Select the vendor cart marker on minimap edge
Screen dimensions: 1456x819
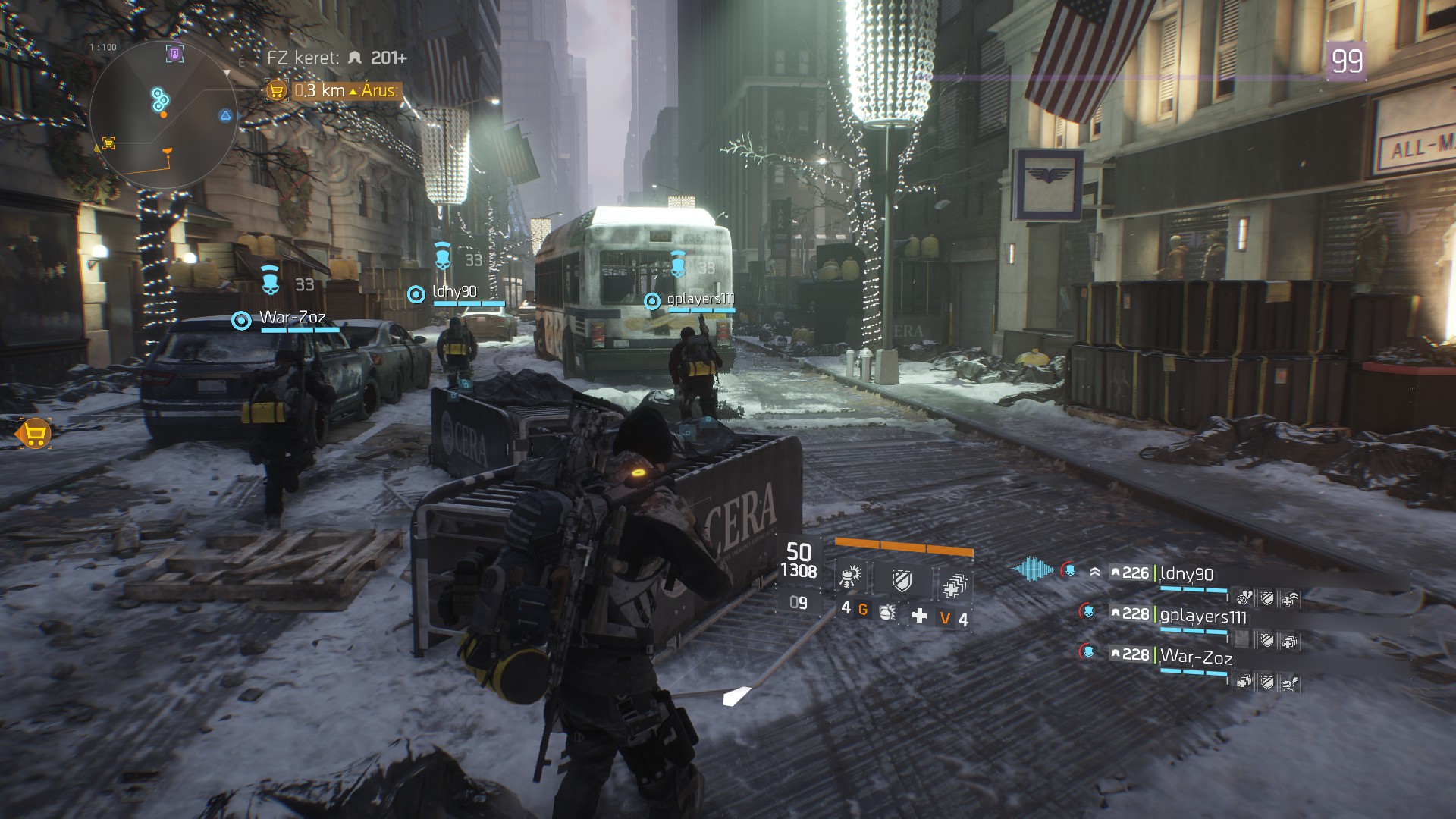108,143
